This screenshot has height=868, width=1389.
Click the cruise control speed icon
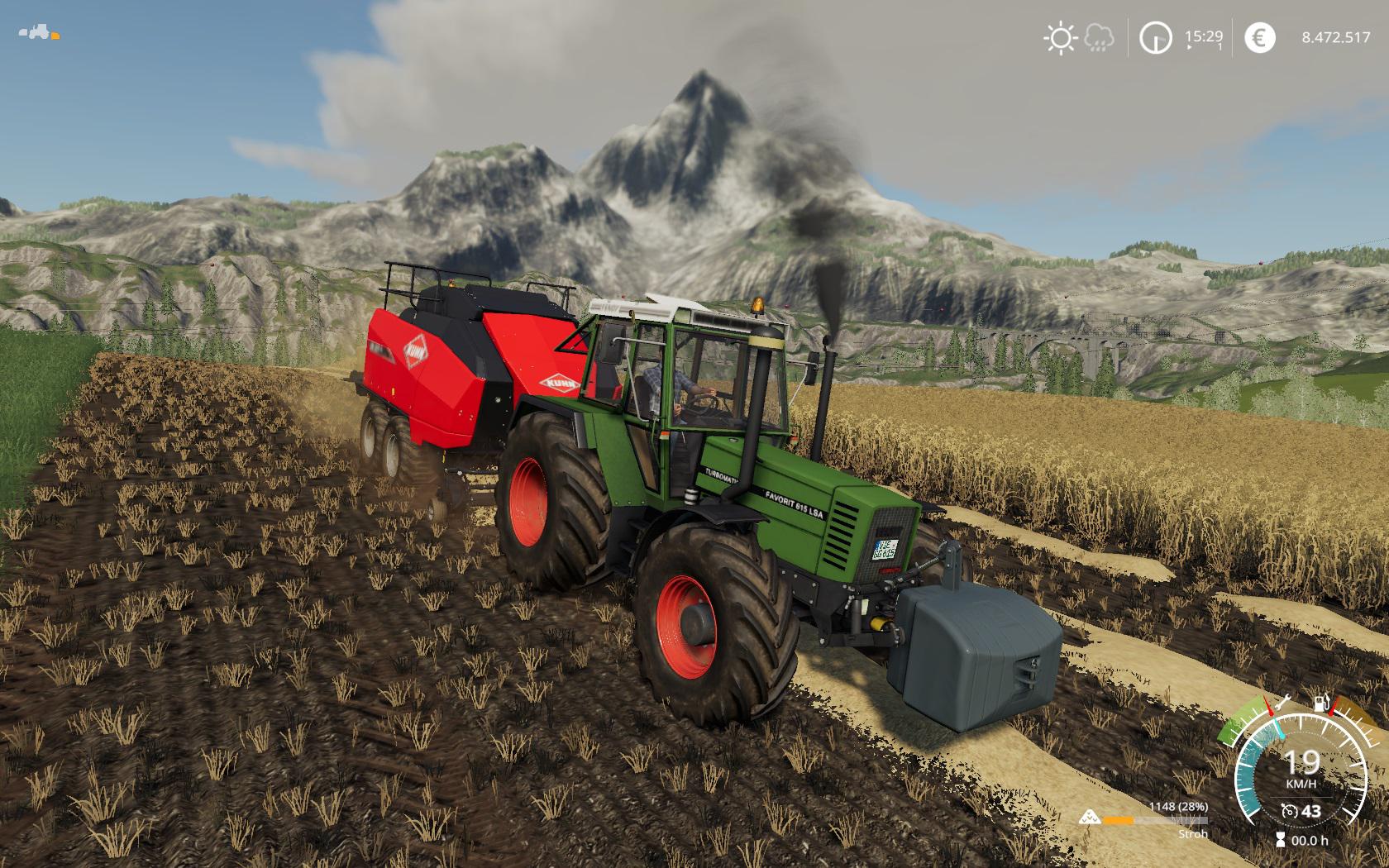coord(1287,811)
